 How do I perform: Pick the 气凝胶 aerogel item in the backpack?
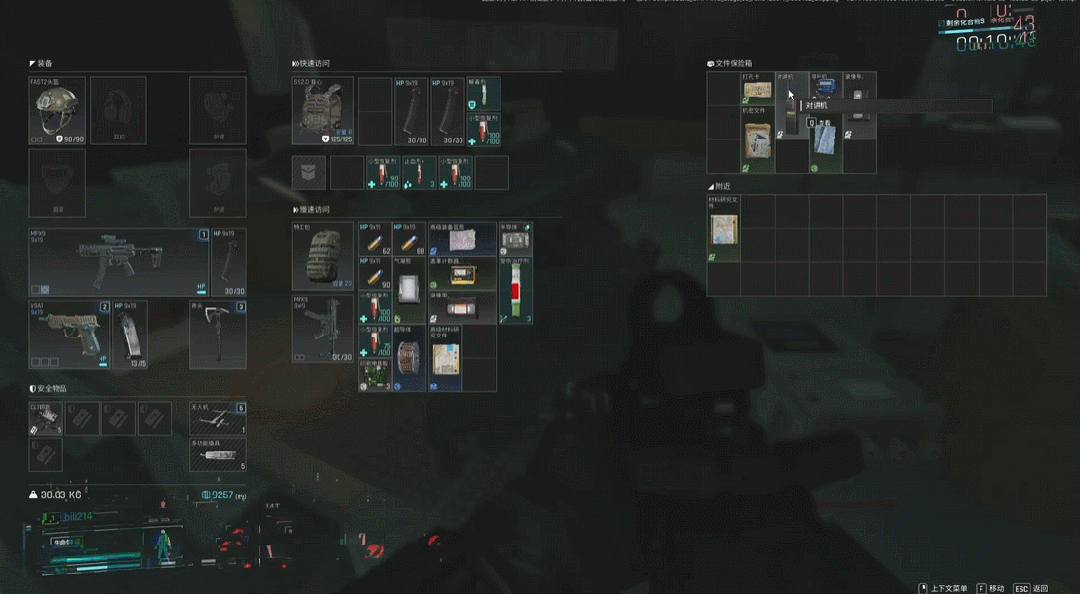(x=410, y=288)
